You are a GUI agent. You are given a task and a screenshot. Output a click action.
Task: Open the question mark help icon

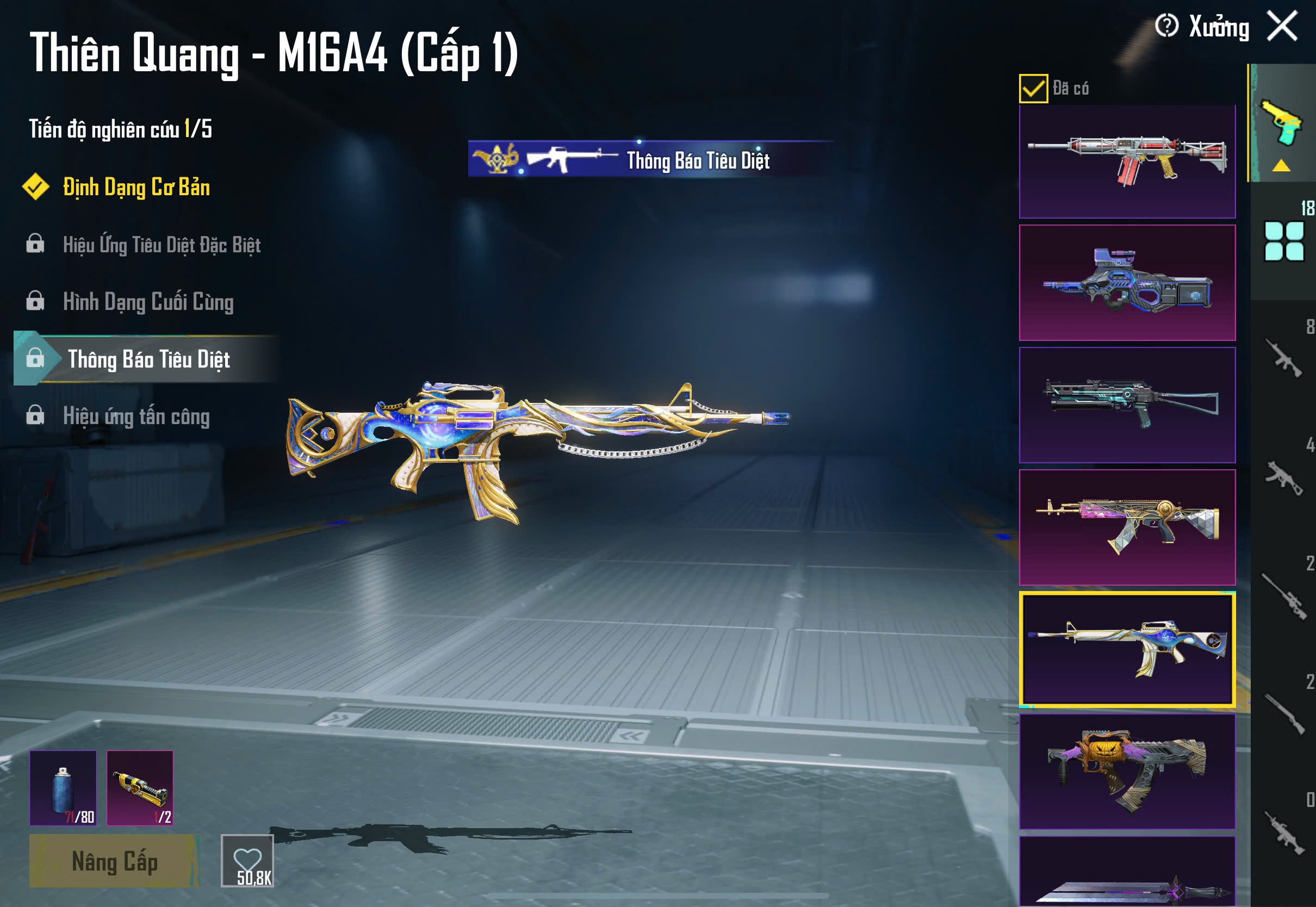1166,26
